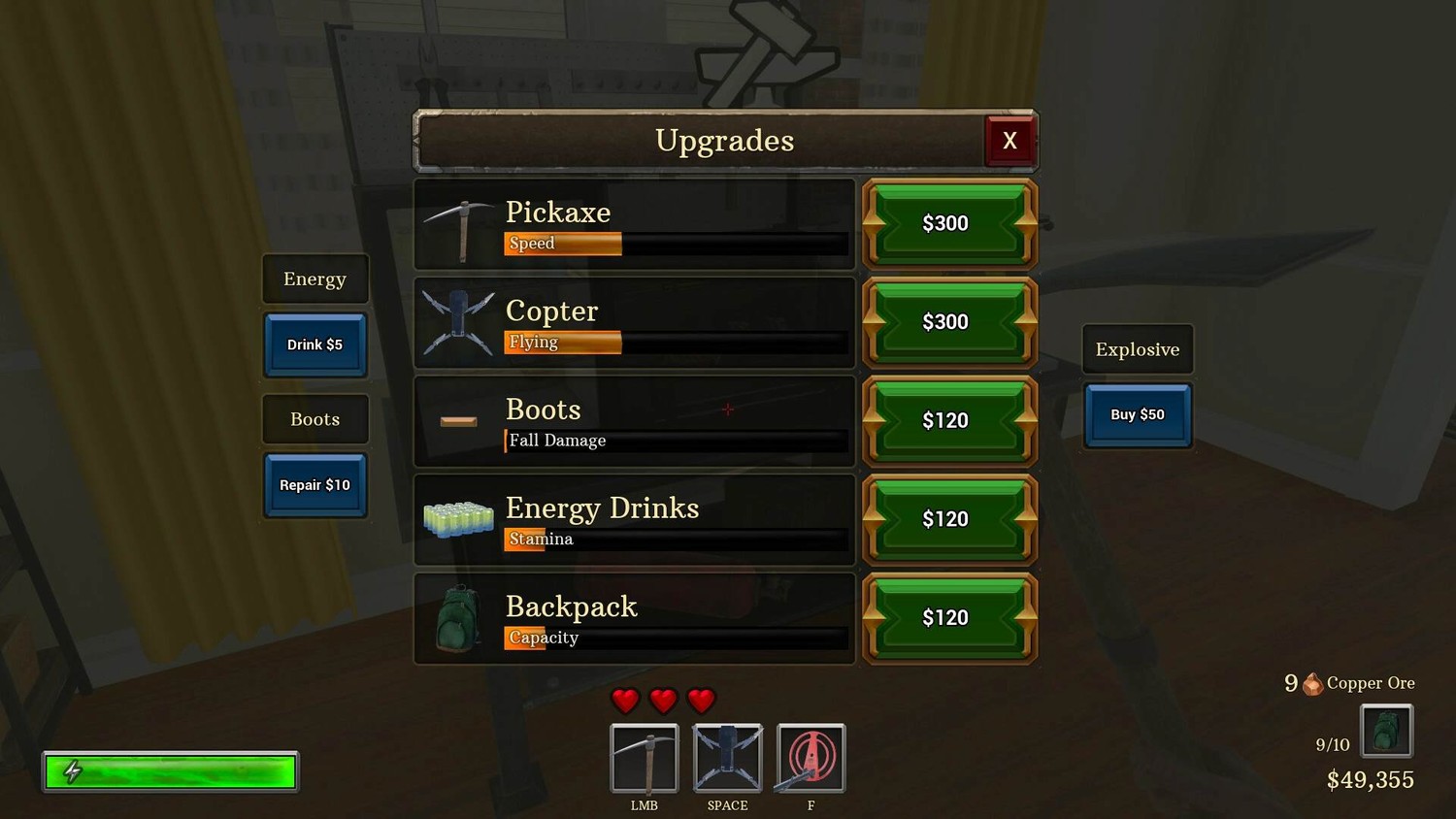This screenshot has width=1456, height=819.
Task: Select the copter hotbar slot
Action: [x=728, y=758]
